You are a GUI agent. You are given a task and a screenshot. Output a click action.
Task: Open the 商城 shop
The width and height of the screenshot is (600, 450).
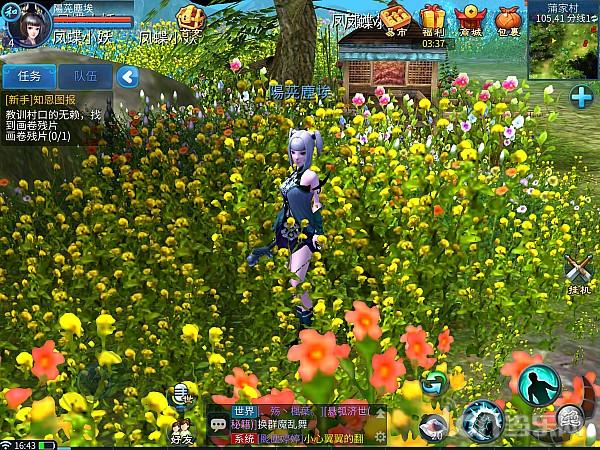pos(468,20)
